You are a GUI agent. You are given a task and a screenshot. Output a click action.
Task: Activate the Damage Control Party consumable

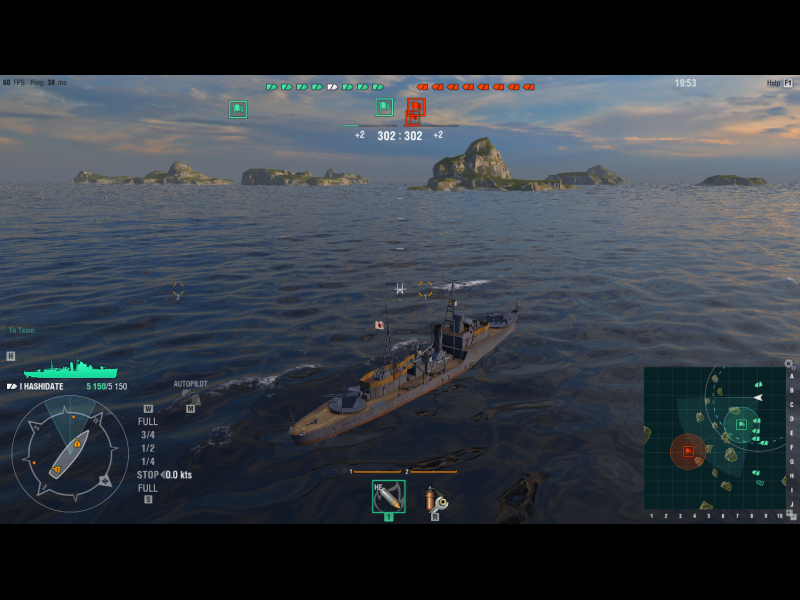pos(435,497)
